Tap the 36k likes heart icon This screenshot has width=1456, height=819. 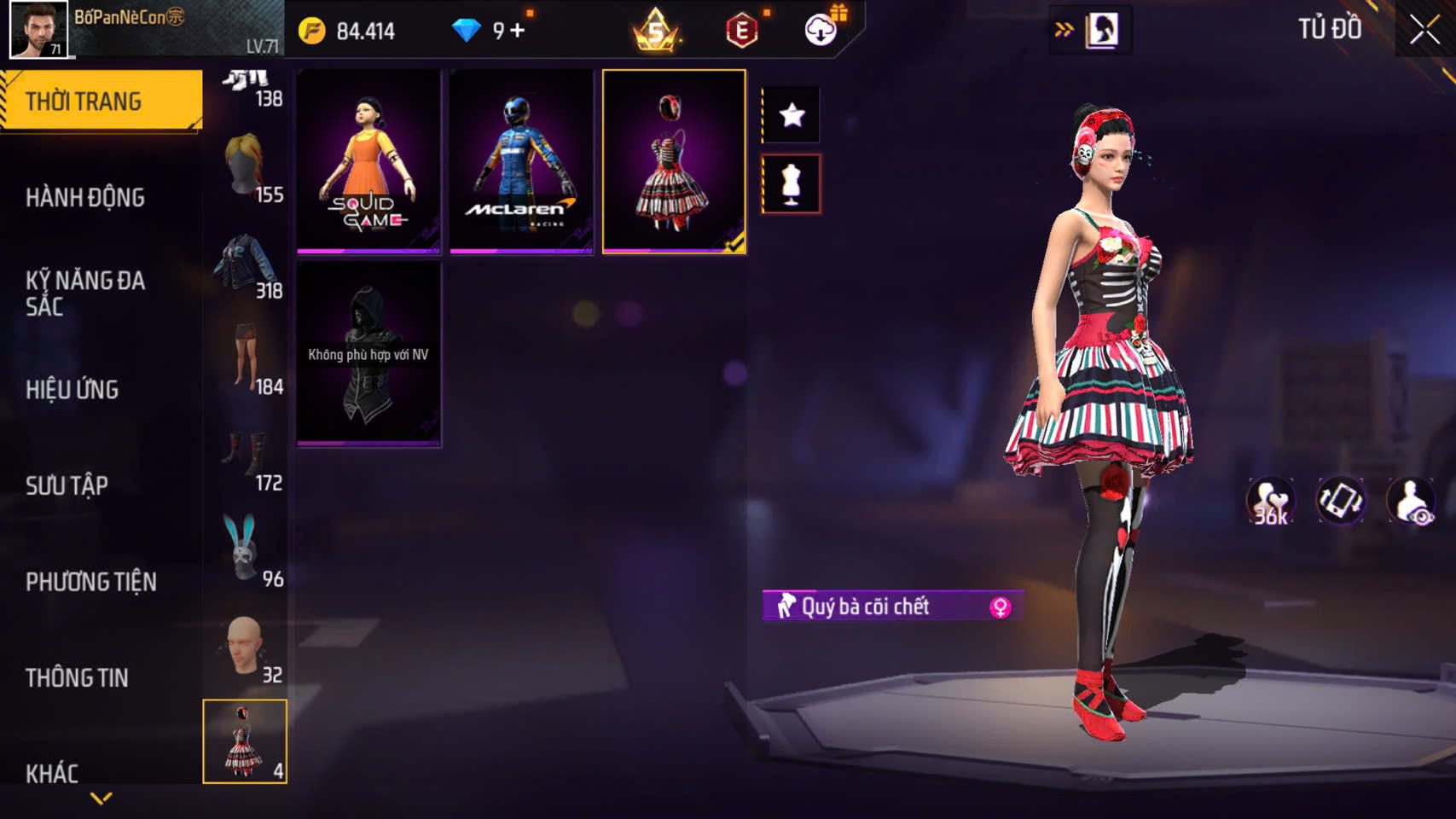point(1270,502)
